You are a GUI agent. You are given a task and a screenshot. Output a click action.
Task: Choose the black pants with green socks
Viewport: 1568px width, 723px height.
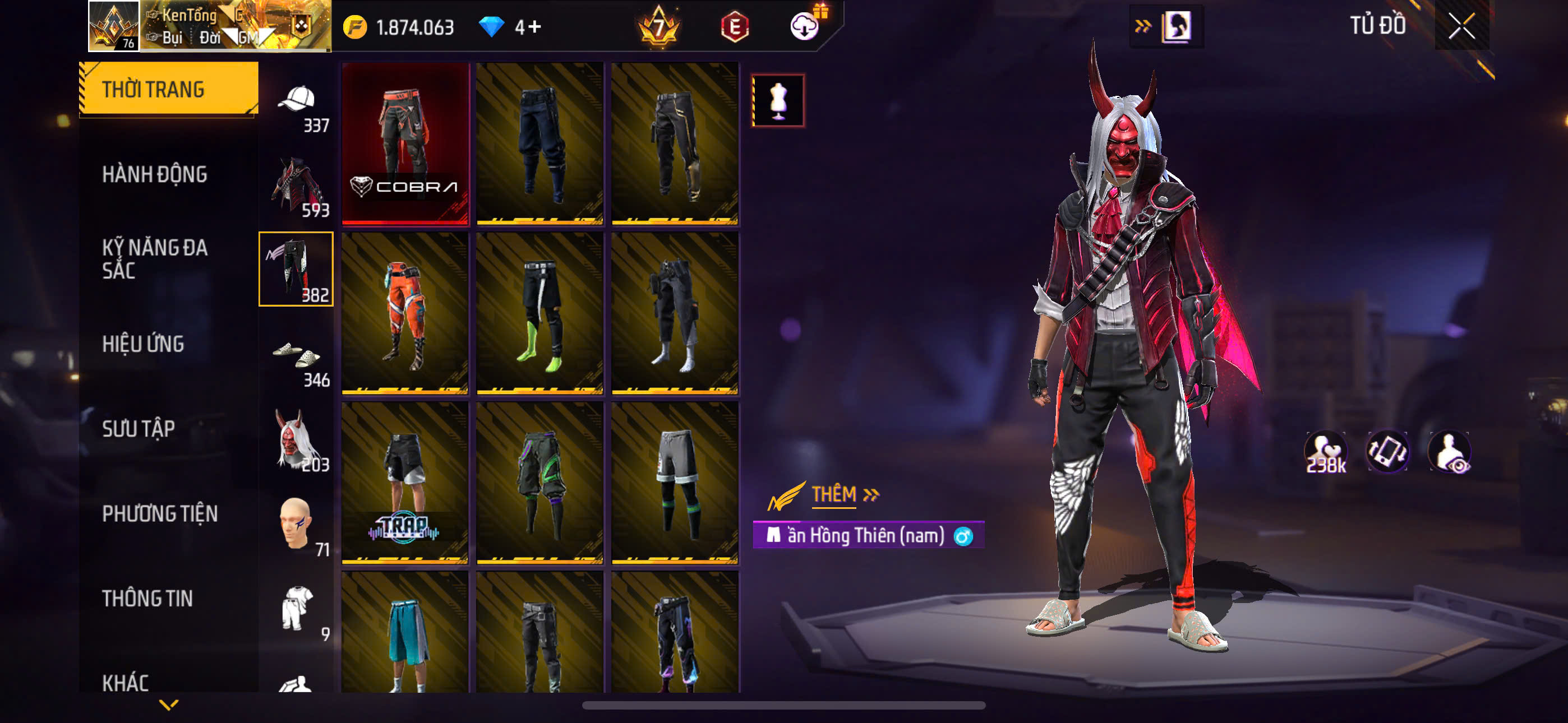point(541,313)
